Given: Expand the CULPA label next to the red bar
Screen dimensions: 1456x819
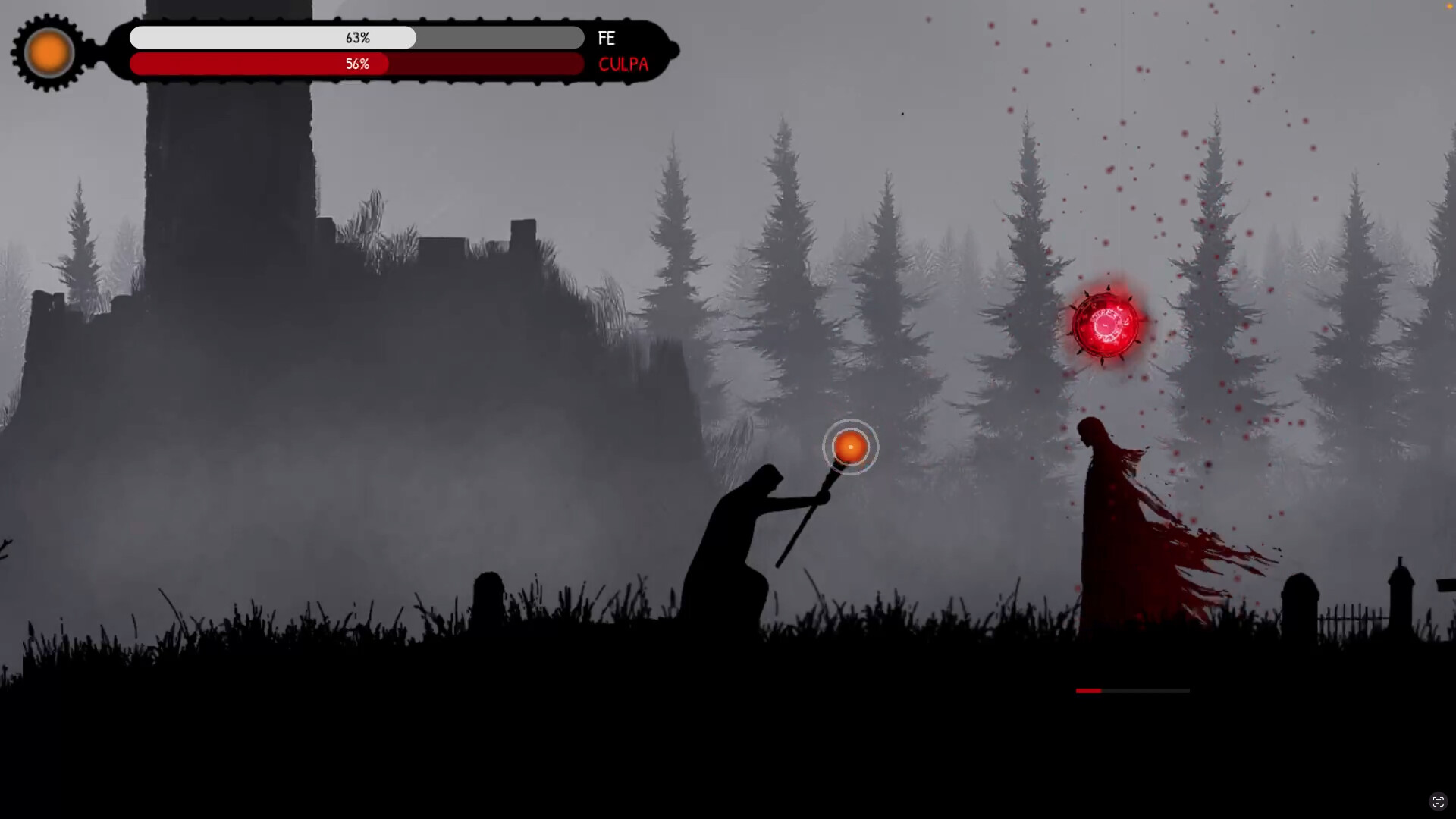Looking at the screenshot, I should [623, 64].
